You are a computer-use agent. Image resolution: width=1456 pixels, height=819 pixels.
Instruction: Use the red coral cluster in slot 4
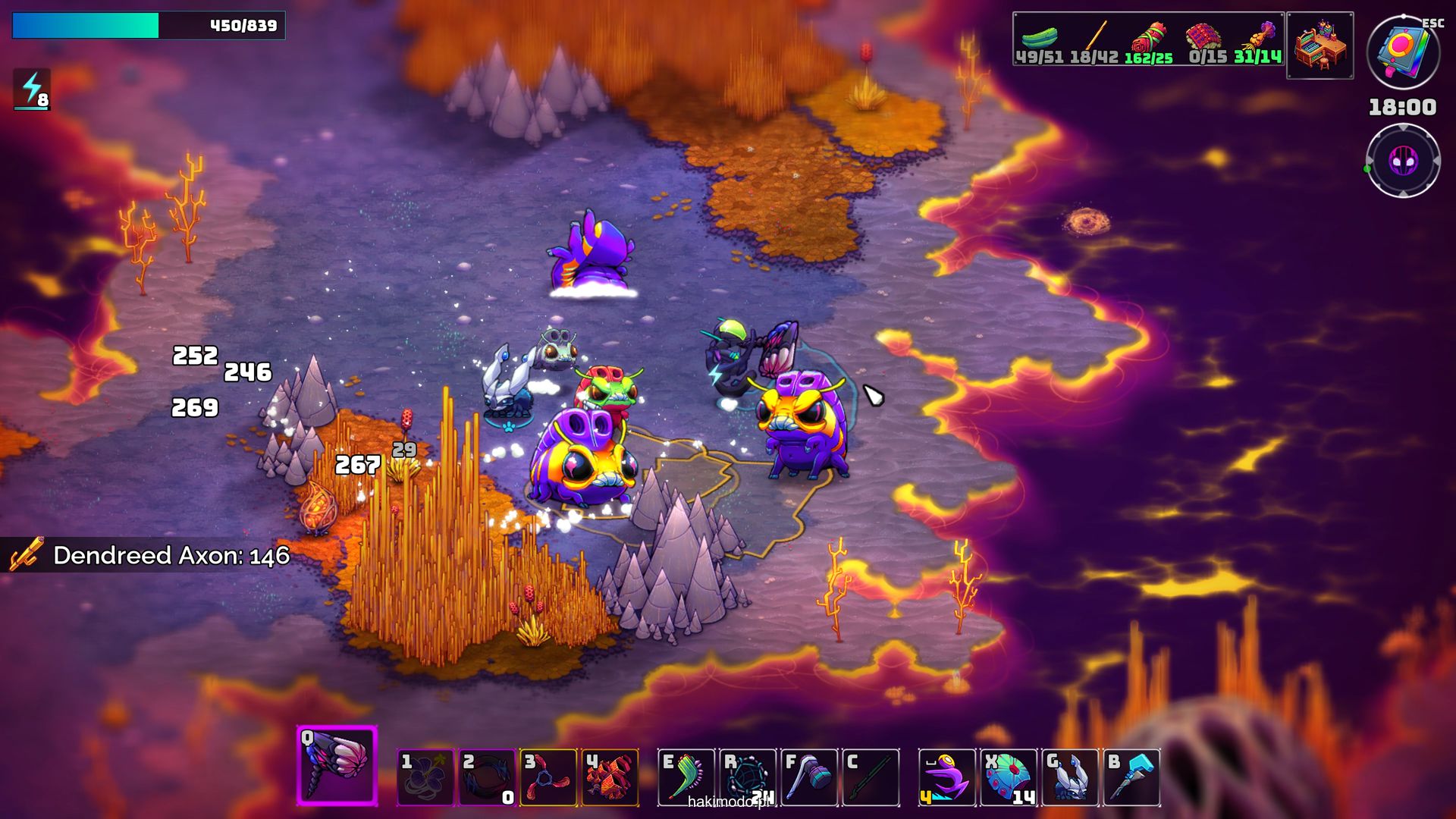tap(610, 777)
